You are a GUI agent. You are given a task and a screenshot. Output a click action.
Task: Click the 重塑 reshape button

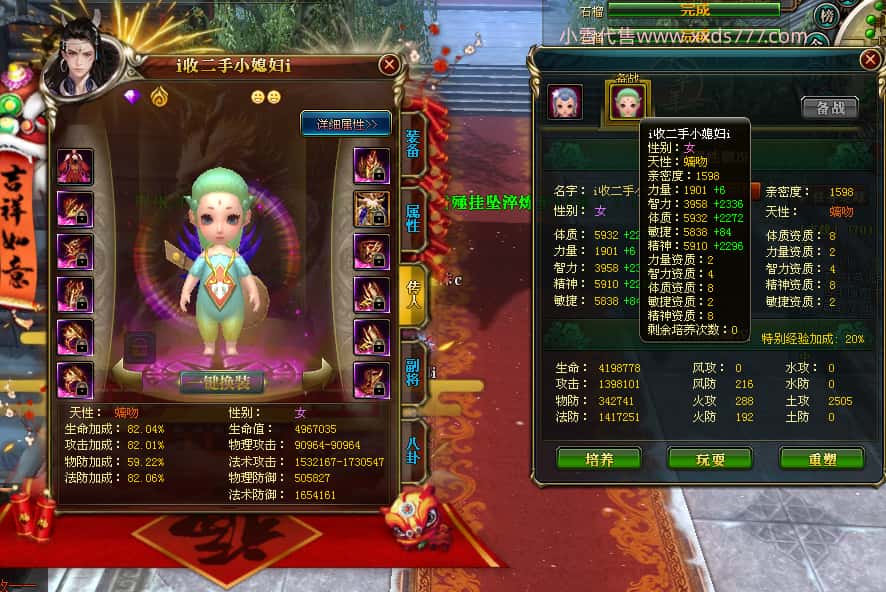click(821, 459)
